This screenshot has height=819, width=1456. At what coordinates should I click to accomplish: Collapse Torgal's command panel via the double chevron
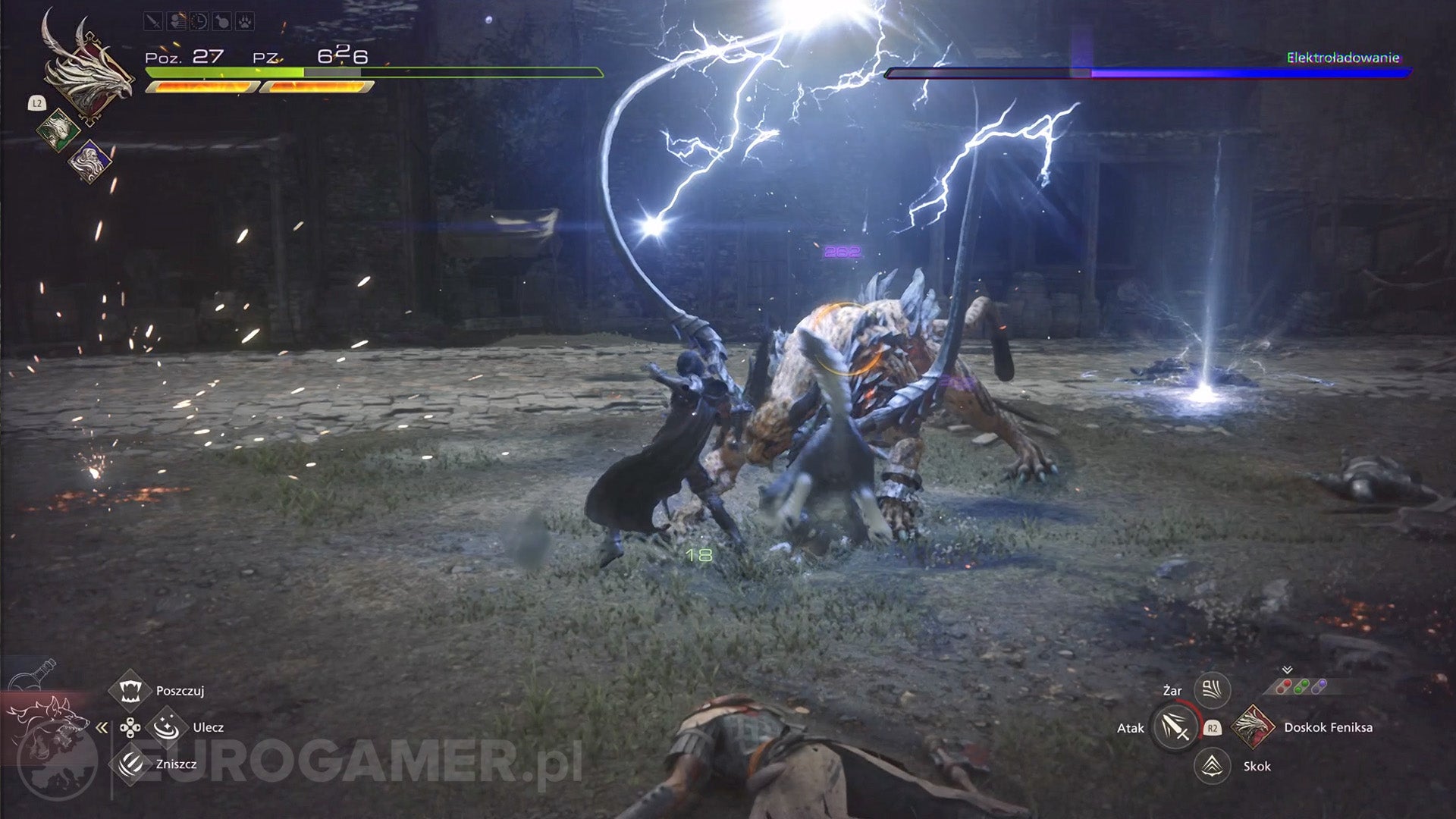(101, 727)
